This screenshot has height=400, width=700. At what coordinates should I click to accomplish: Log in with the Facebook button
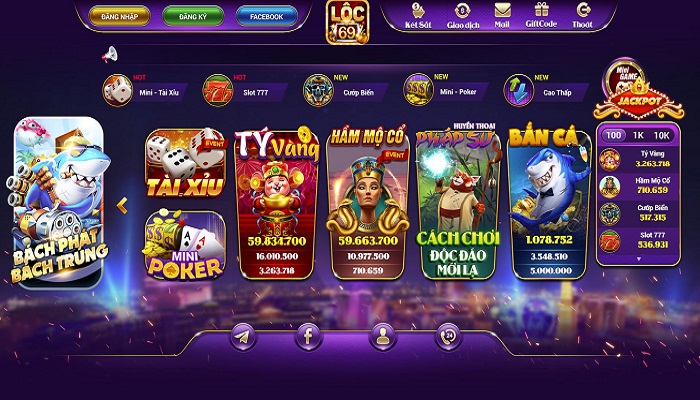click(x=266, y=16)
